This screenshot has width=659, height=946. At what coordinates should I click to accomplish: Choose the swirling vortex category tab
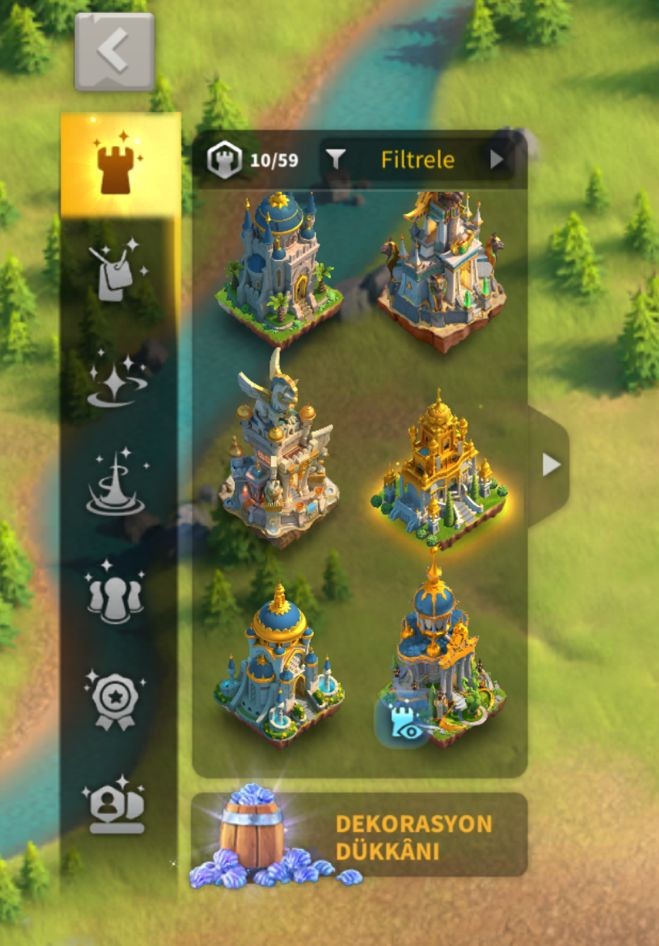click(x=117, y=486)
